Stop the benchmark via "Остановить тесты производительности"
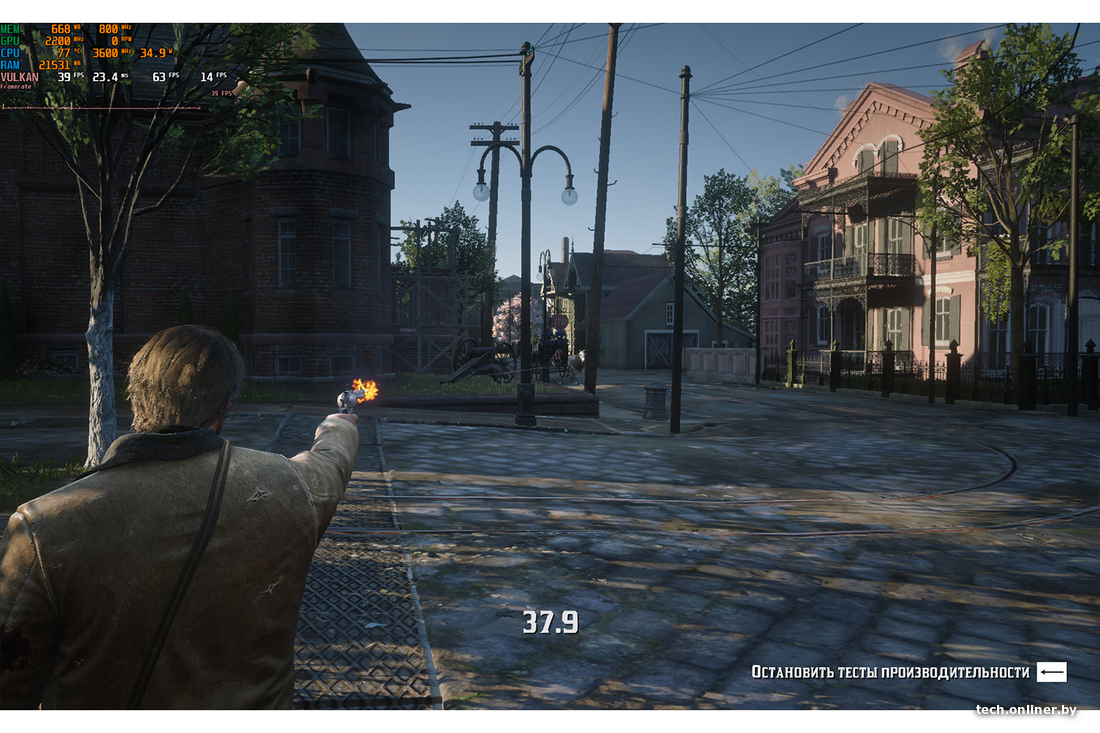The image size is (1100, 733). (x=891, y=672)
